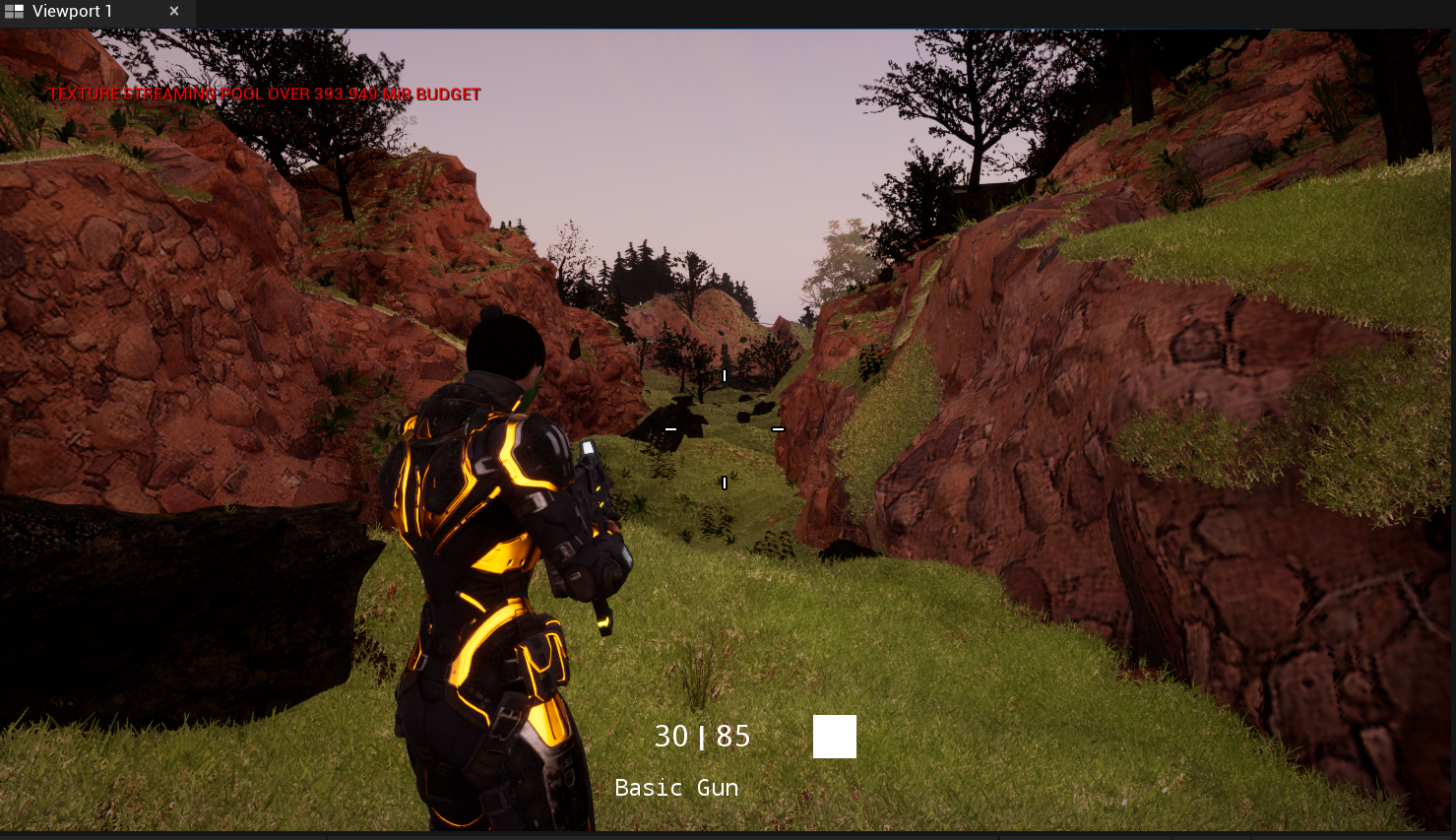Click the Basic Gun label text
The width and height of the screenshot is (1456, 840).
pos(676,787)
